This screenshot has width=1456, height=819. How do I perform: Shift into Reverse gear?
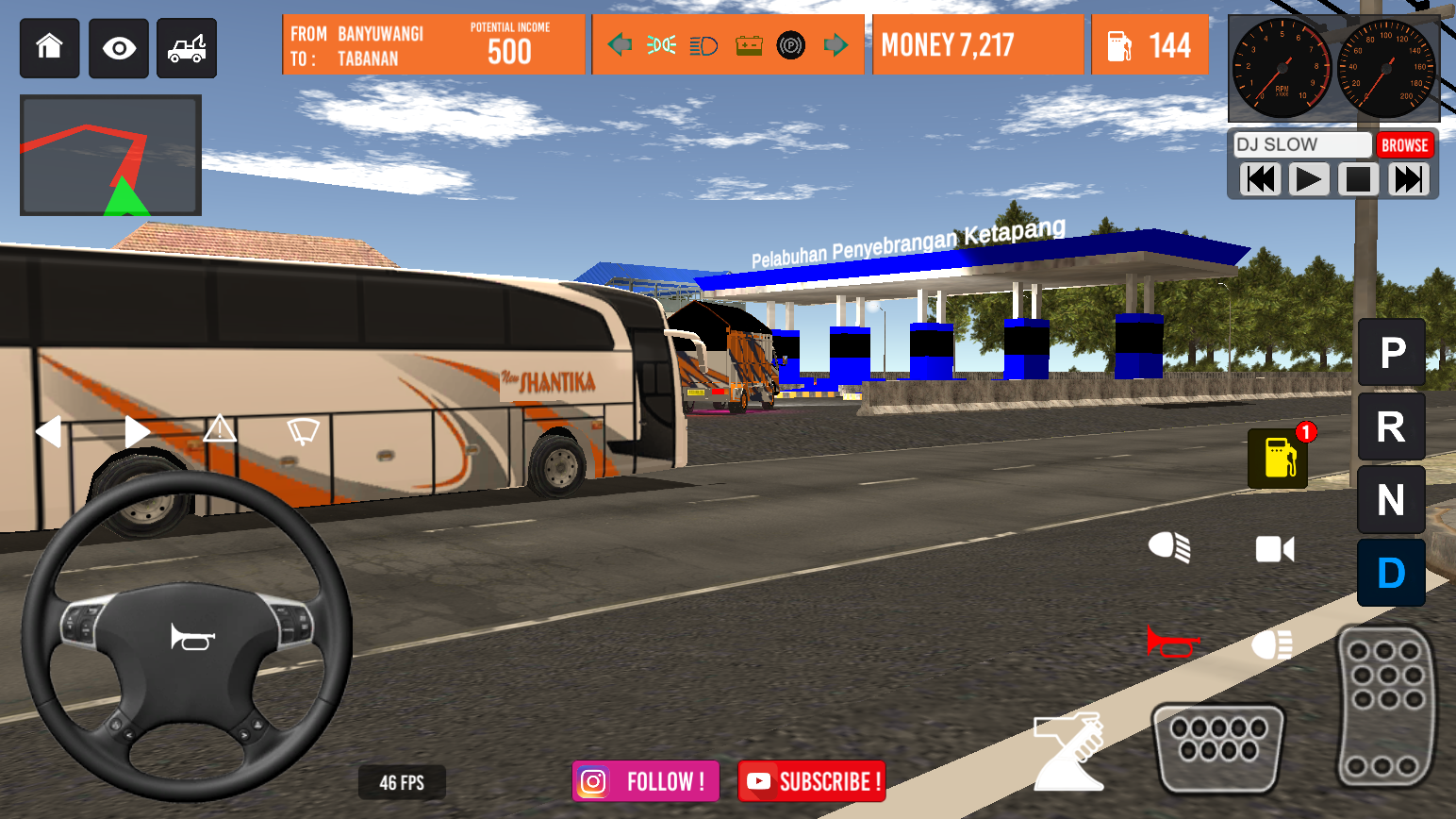coord(1391,426)
